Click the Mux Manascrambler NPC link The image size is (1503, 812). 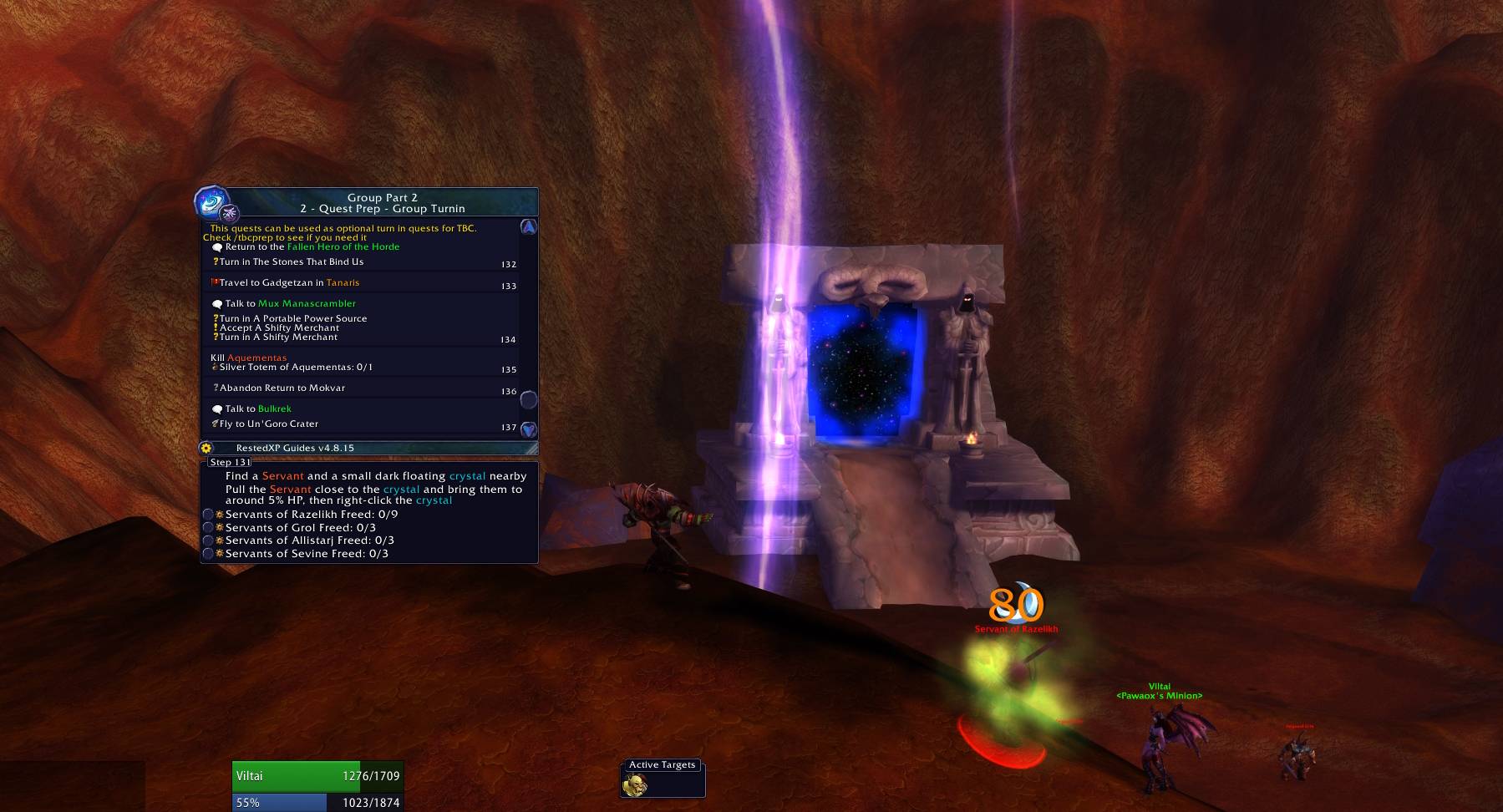click(x=307, y=303)
